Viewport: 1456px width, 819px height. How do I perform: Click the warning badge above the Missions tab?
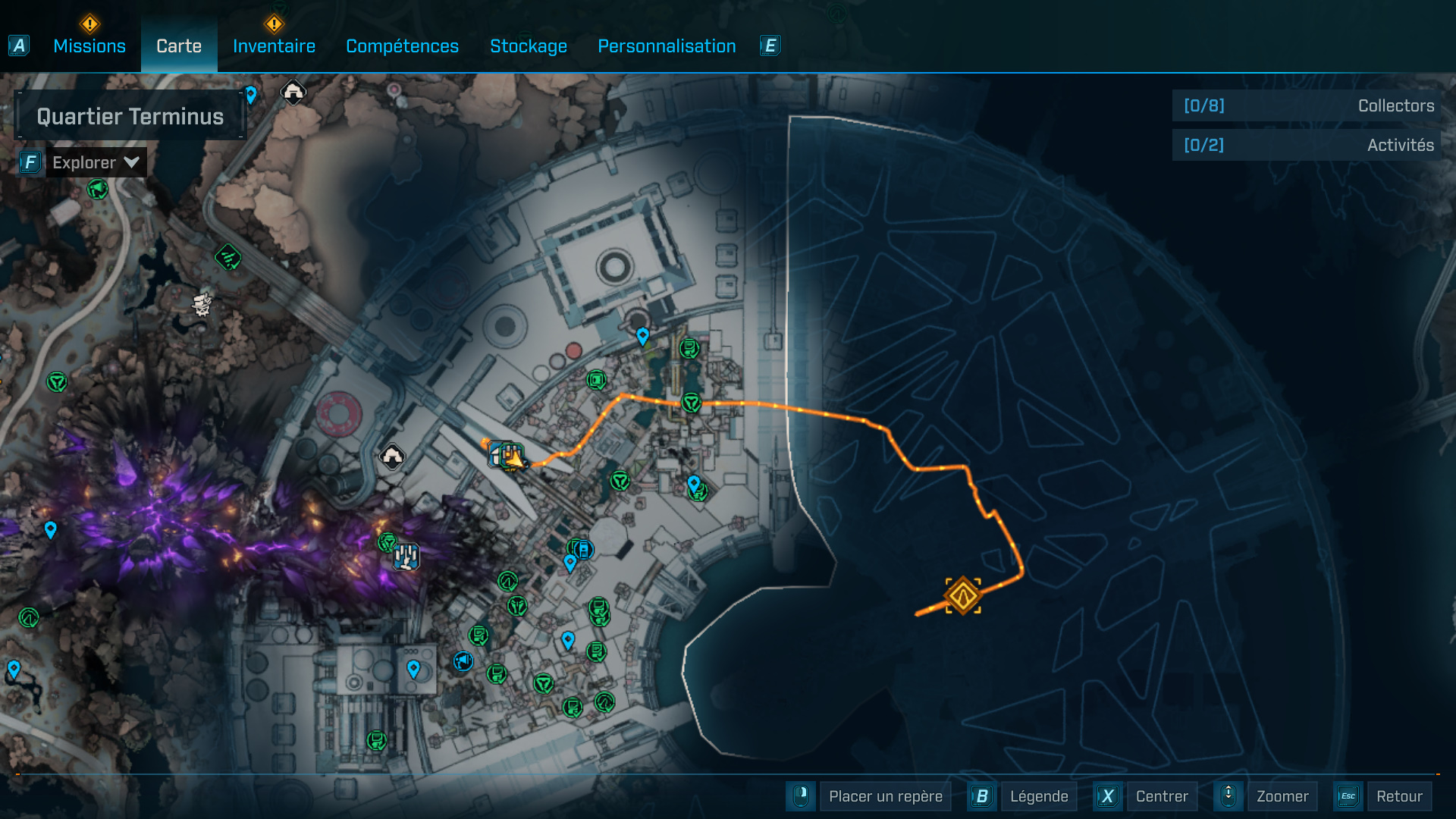point(89,24)
